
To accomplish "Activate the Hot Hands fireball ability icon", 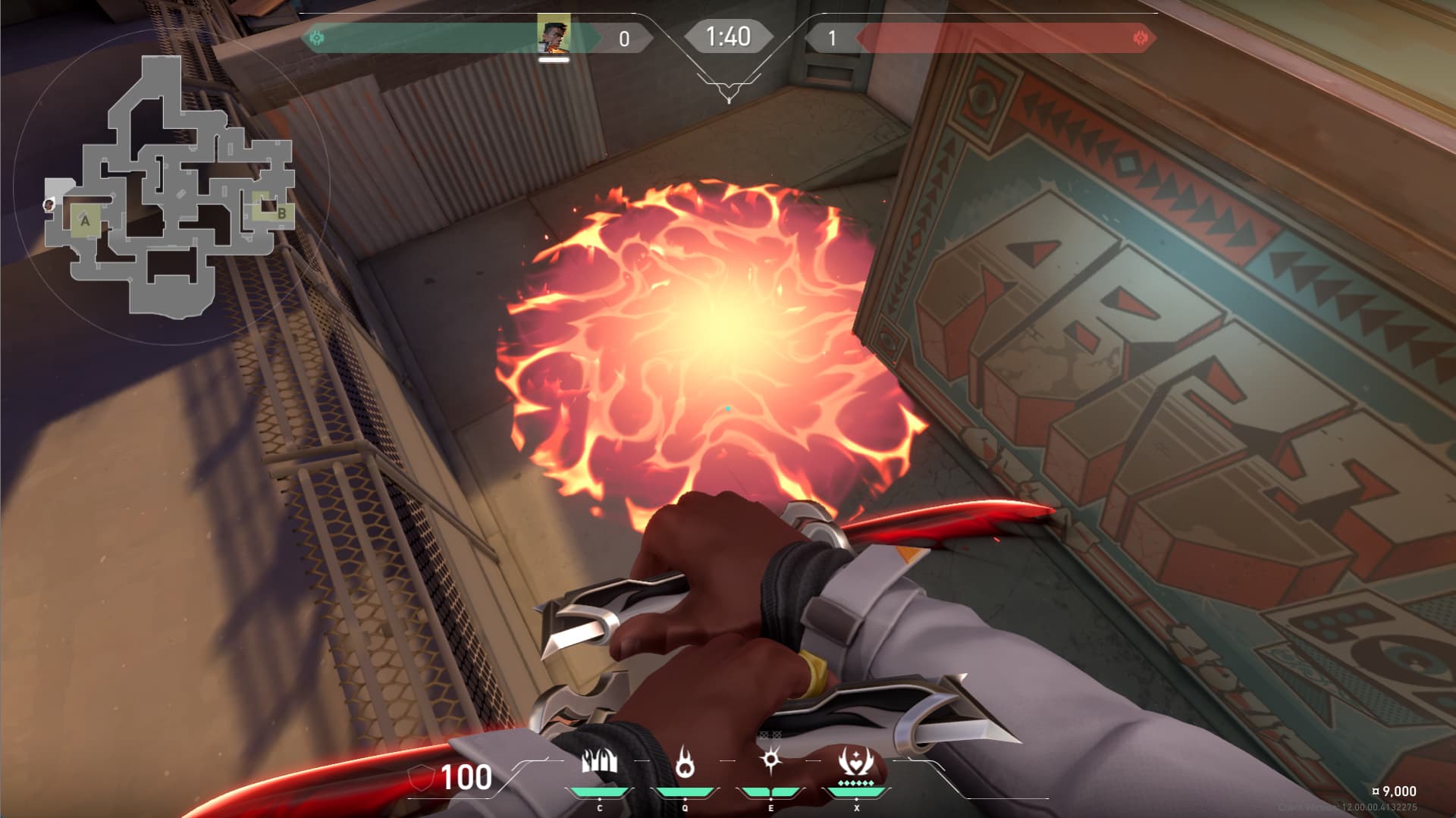I will click(685, 762).
